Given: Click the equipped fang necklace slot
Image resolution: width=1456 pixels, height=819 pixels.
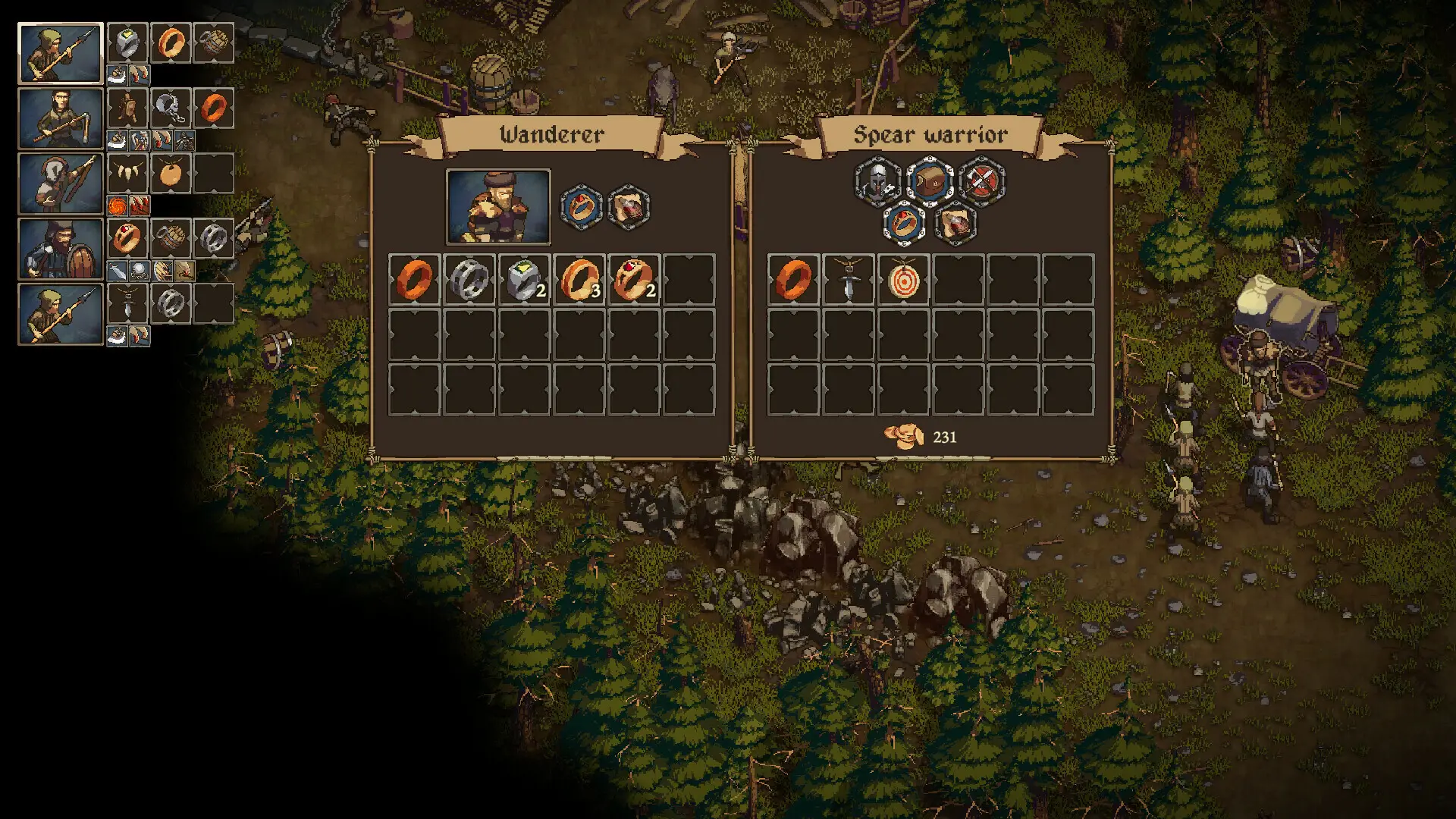Looking at the screenshot, I should [x=127, y=174].
